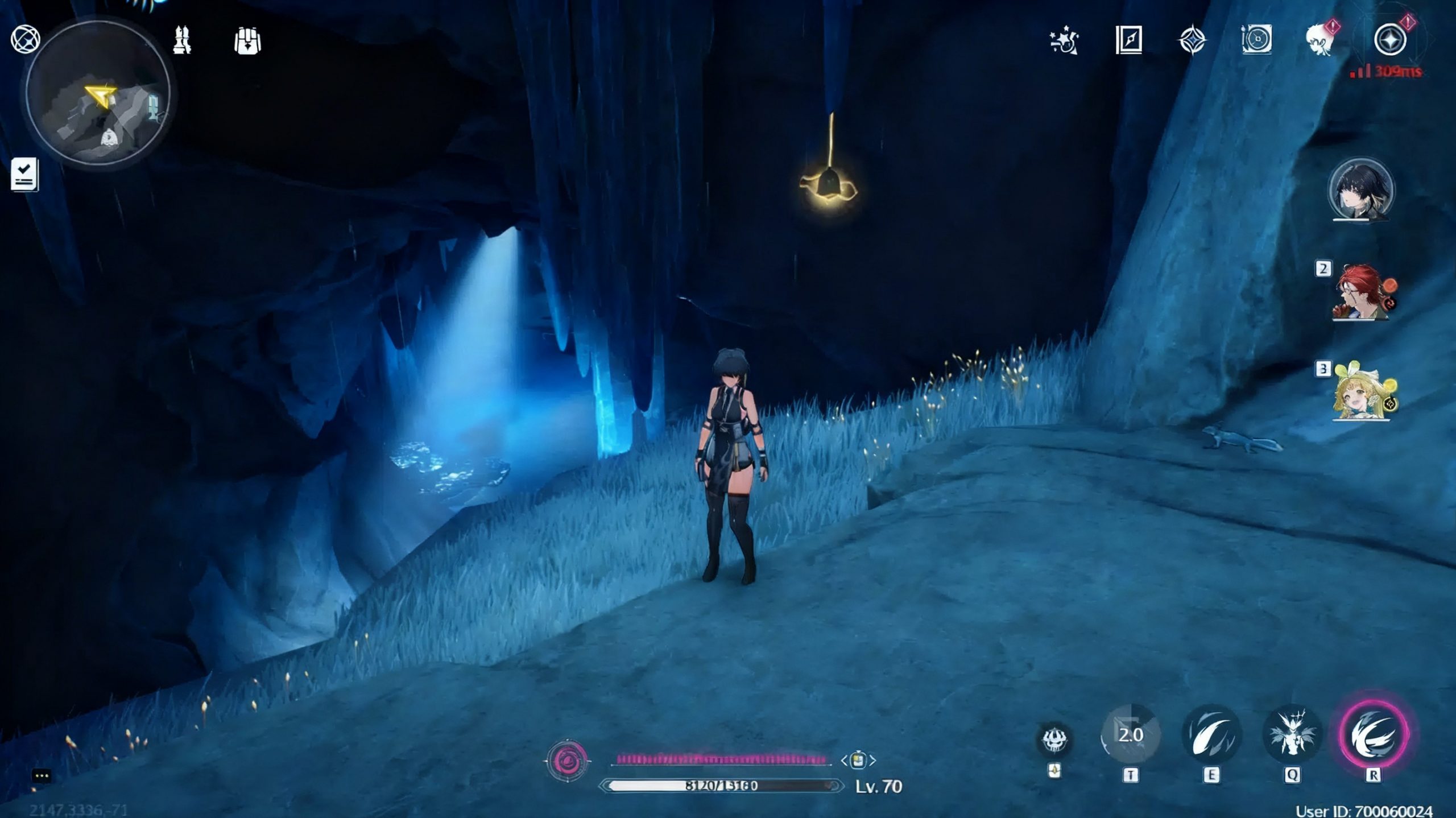Click the skull mask skill icon

[1054, 739]
